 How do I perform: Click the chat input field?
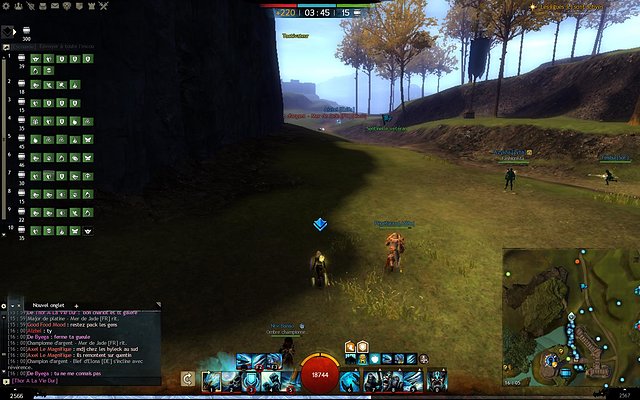coord(80,381)
